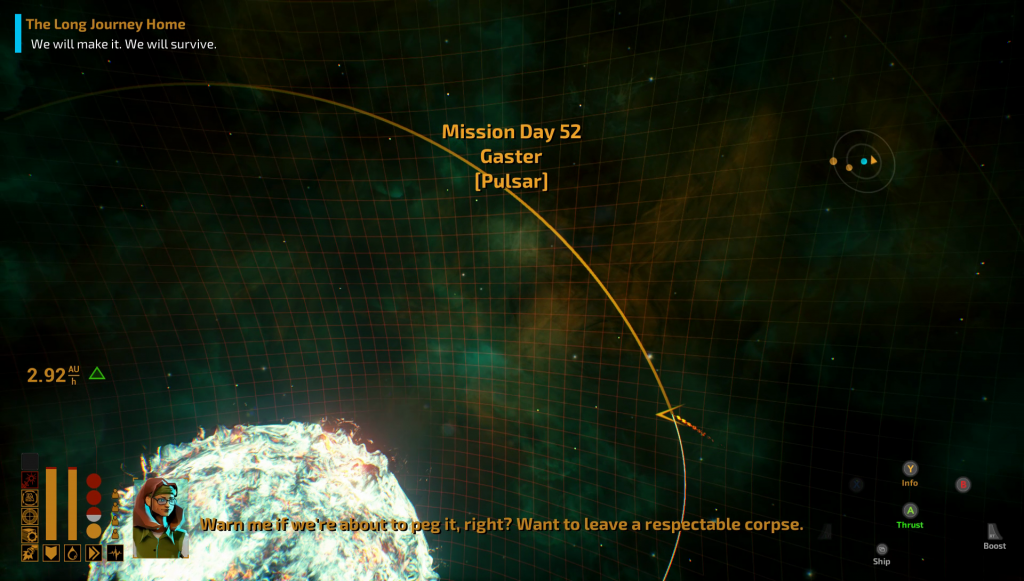Screen dimensions: 1024x581
Task: Select the gear module icon
Action: 30,535
